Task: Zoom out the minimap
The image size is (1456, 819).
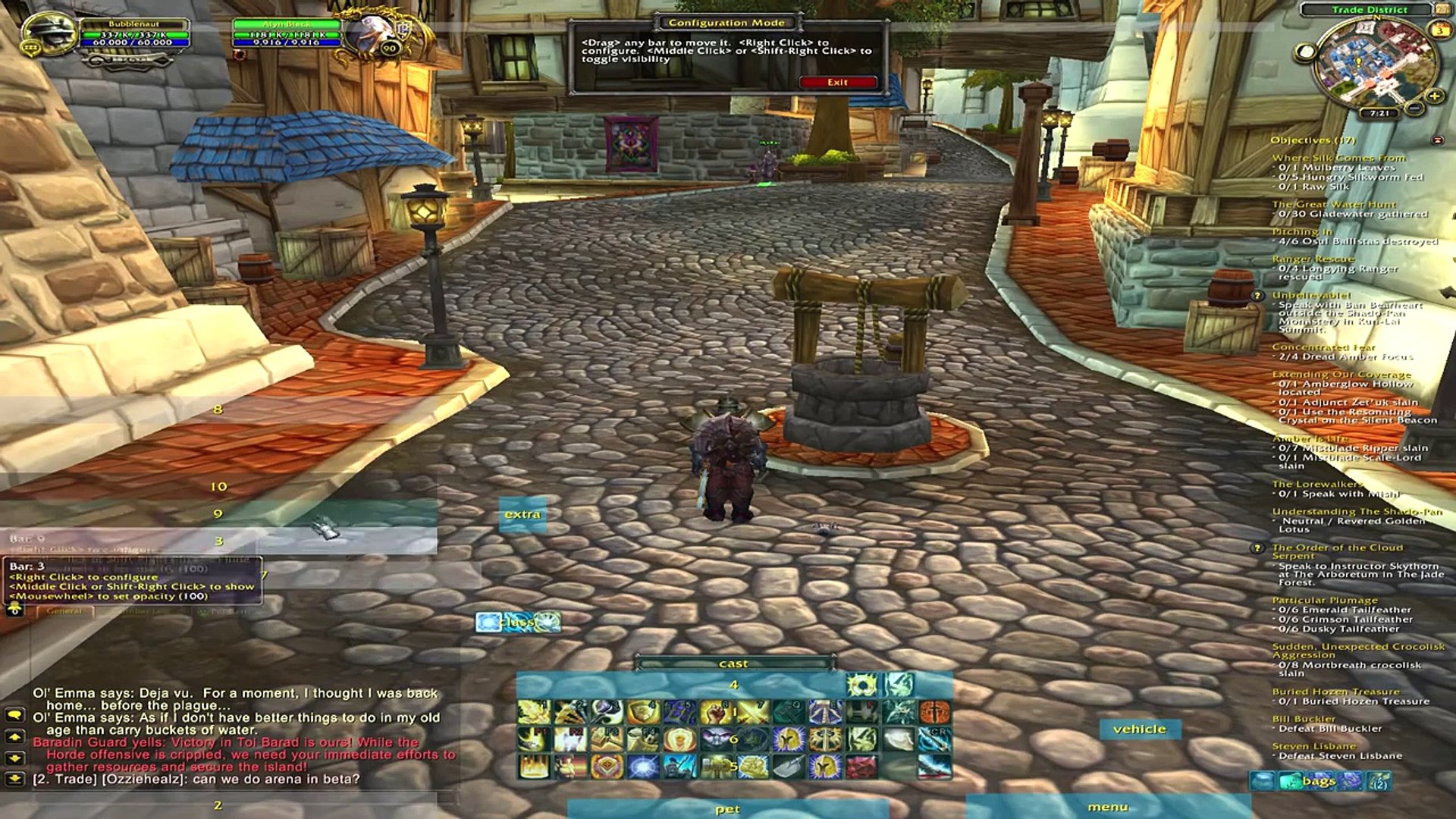Action: tap(1415, 108)
